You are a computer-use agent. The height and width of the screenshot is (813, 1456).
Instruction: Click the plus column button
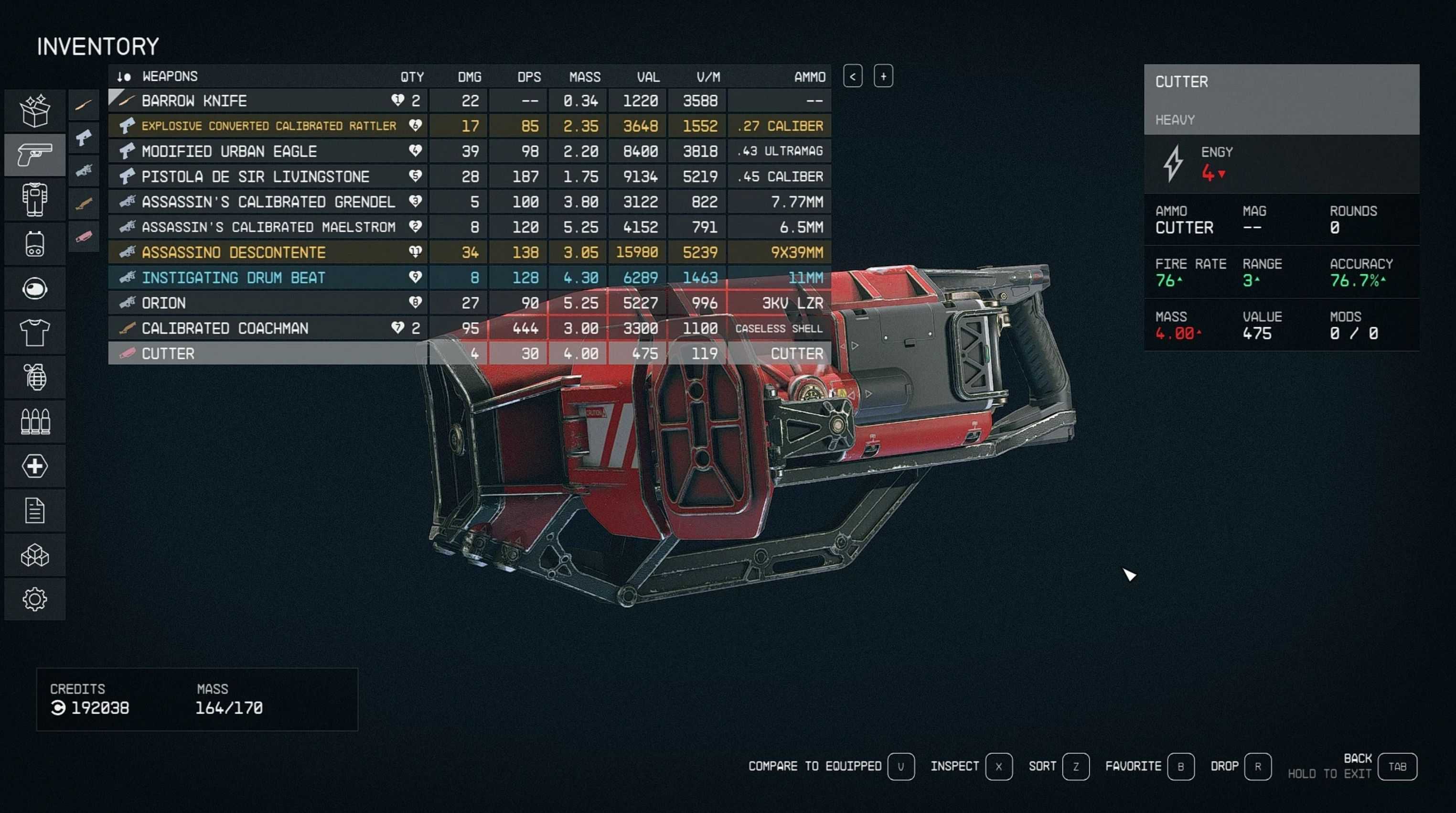pos(883,76)
